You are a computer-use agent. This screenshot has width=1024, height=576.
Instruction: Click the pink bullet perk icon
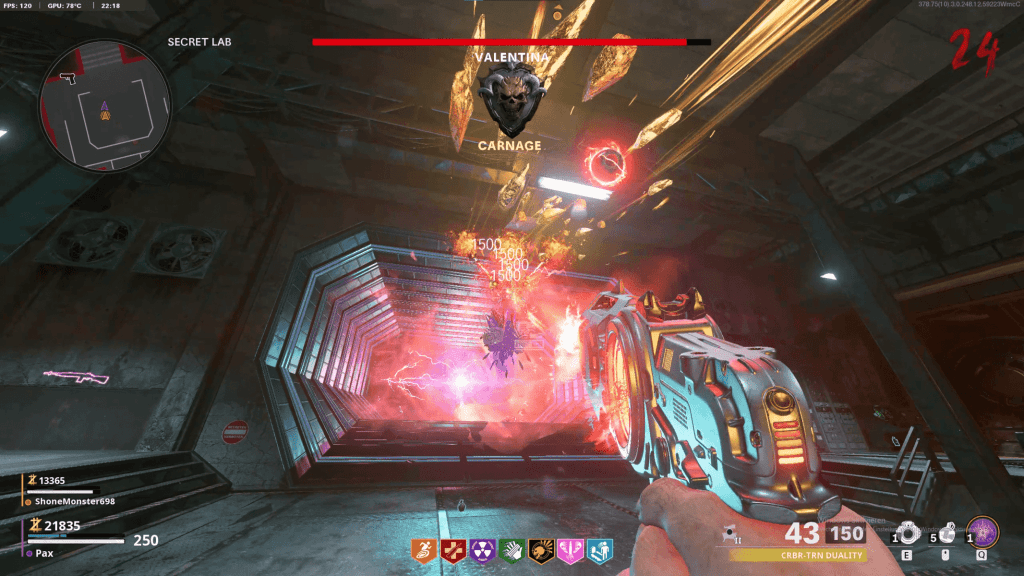tap(571, 549)
